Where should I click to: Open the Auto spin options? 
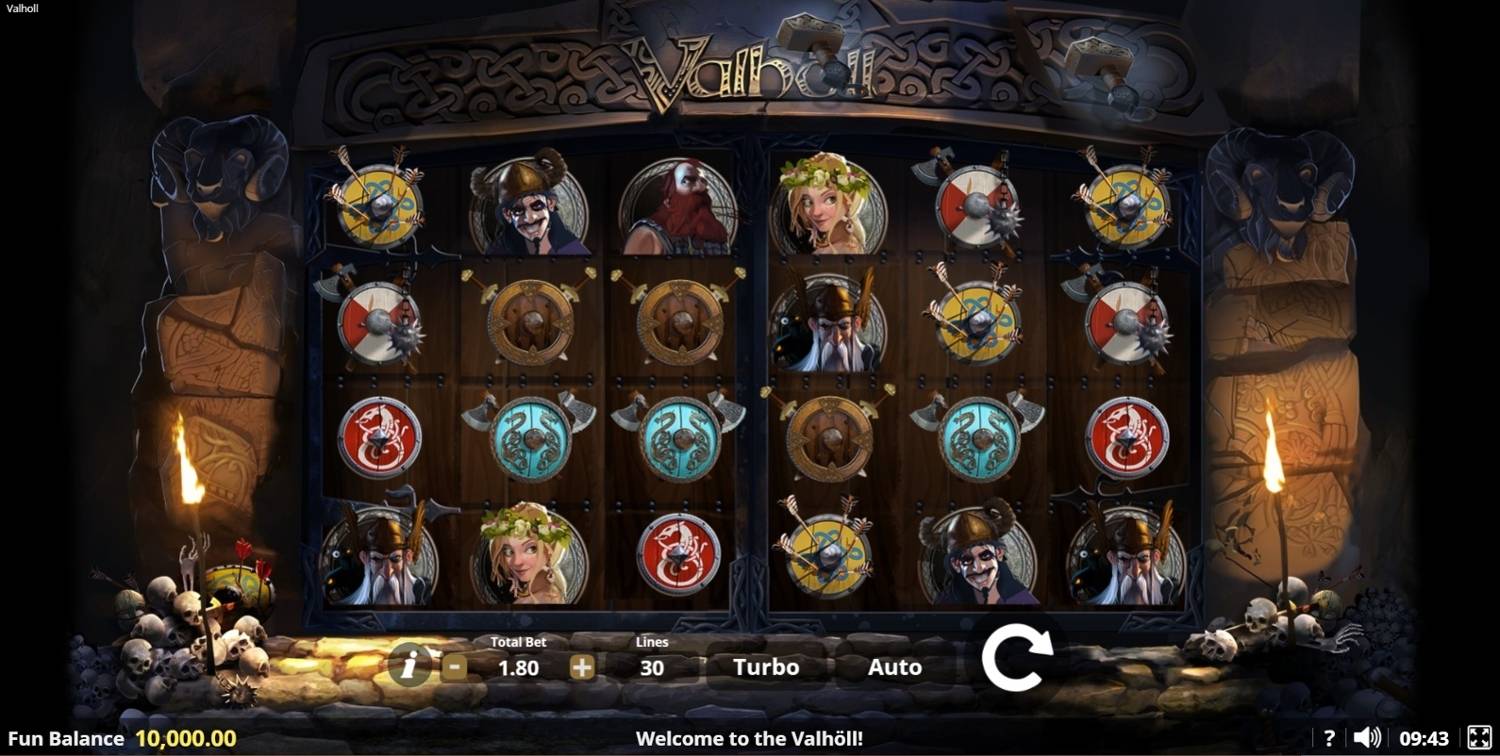point(894,667)
